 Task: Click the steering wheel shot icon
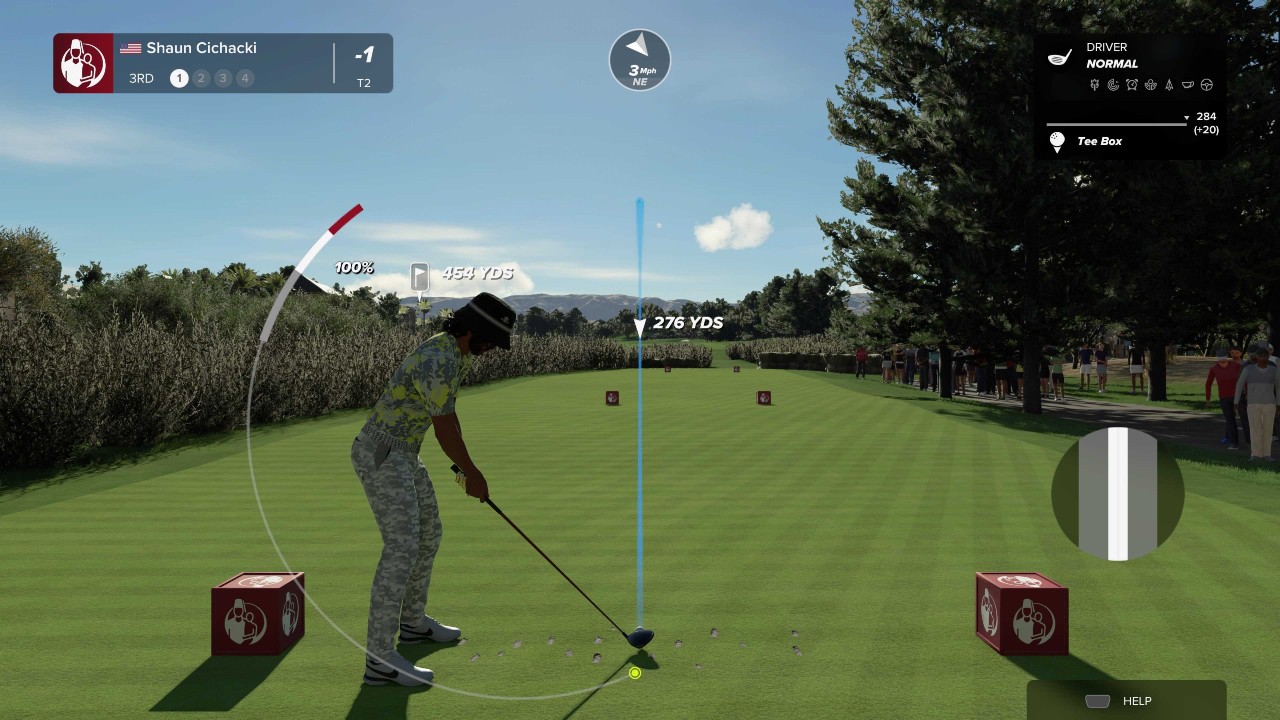point(1207,85)
